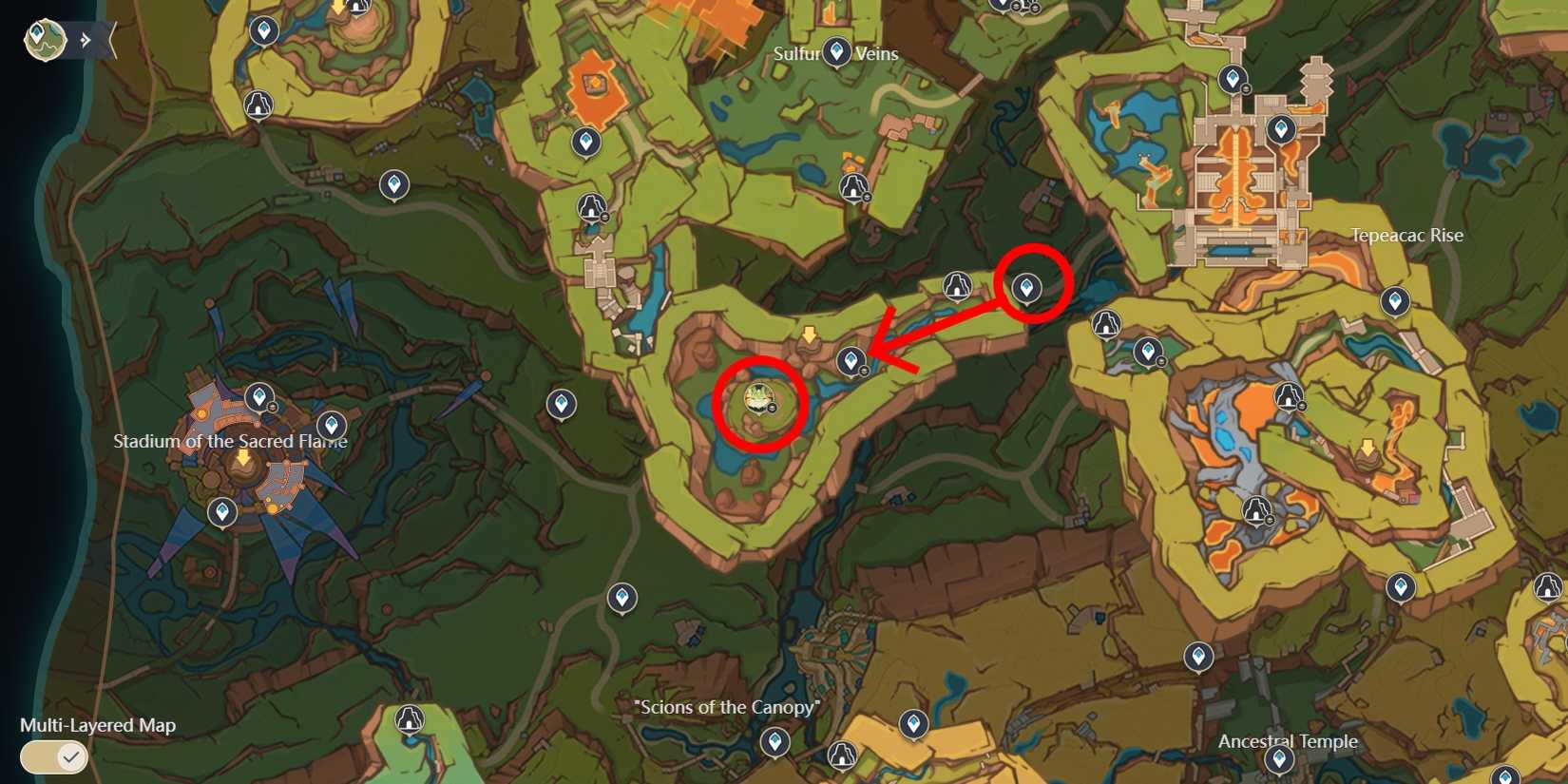Click the Scions of the Canopy label
Viewport: 1568px width, 784px height.
[727, 707]
